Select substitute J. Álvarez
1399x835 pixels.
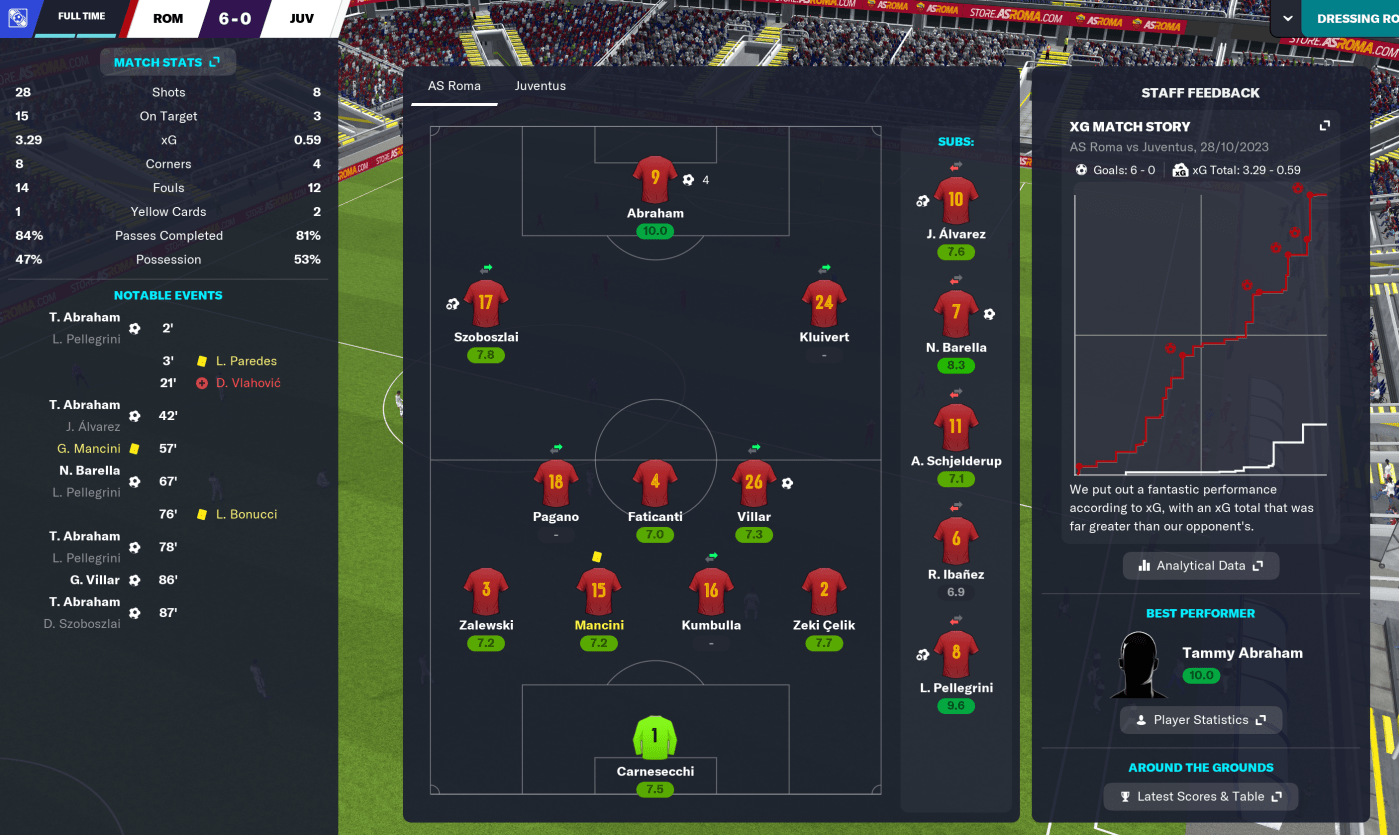pyautogui.click(x=955, y=201)
